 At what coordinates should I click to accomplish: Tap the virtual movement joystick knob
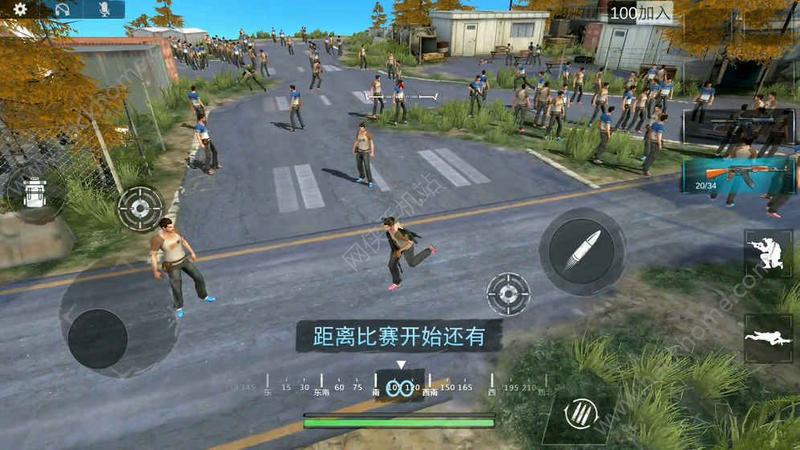click(98, 338)
